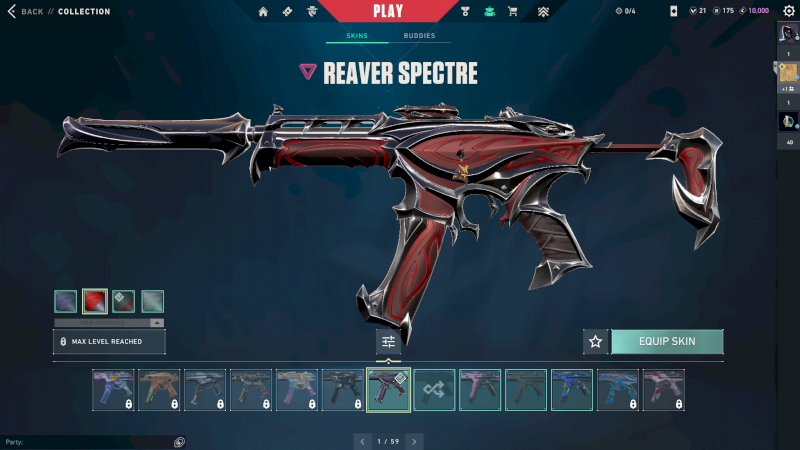This screenshot has width=800, height=450.
Task: Select the red color variant swatch
Action: click(95, 301)
